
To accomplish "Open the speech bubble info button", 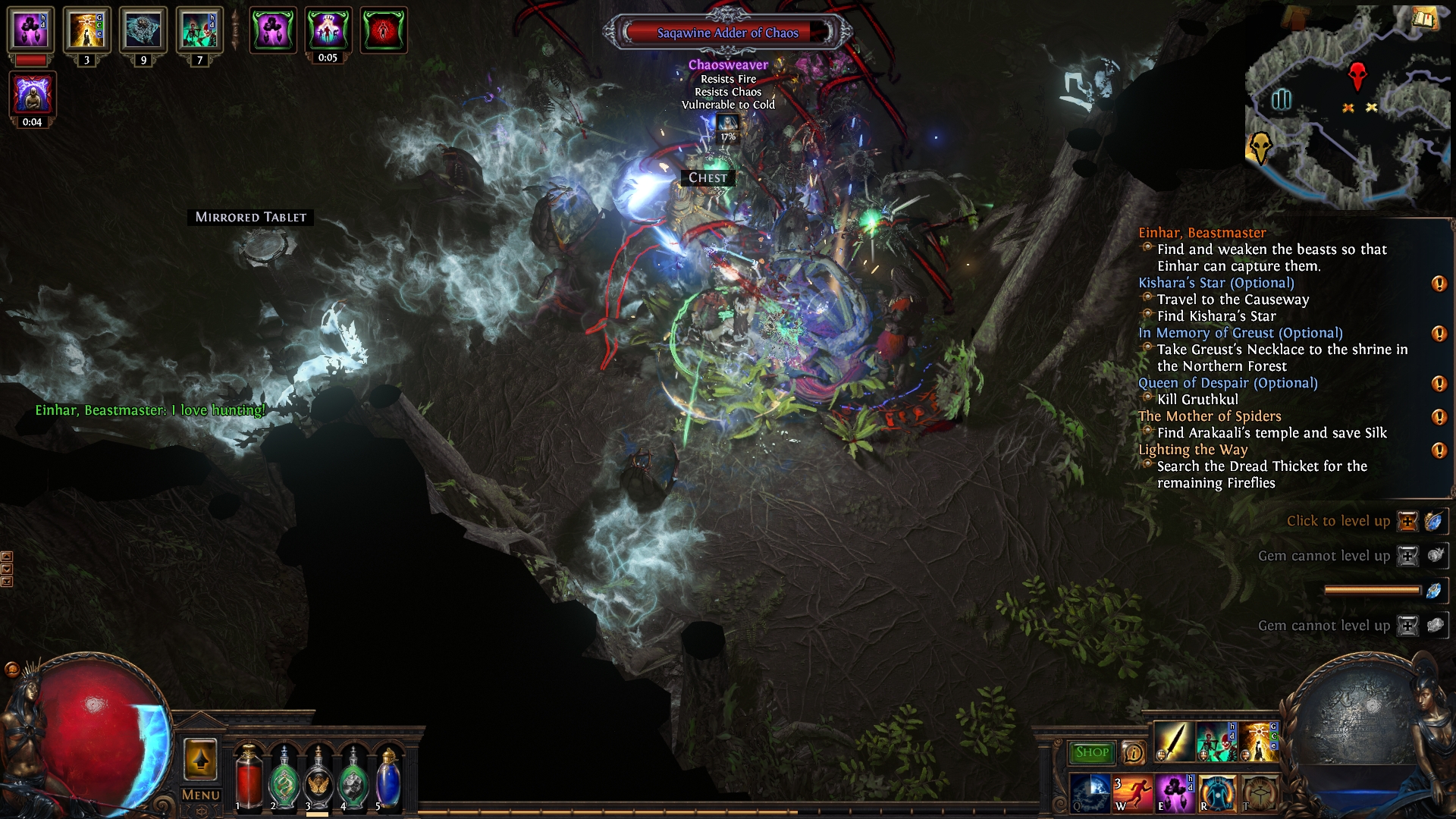I will click(x=1133, y=752).
